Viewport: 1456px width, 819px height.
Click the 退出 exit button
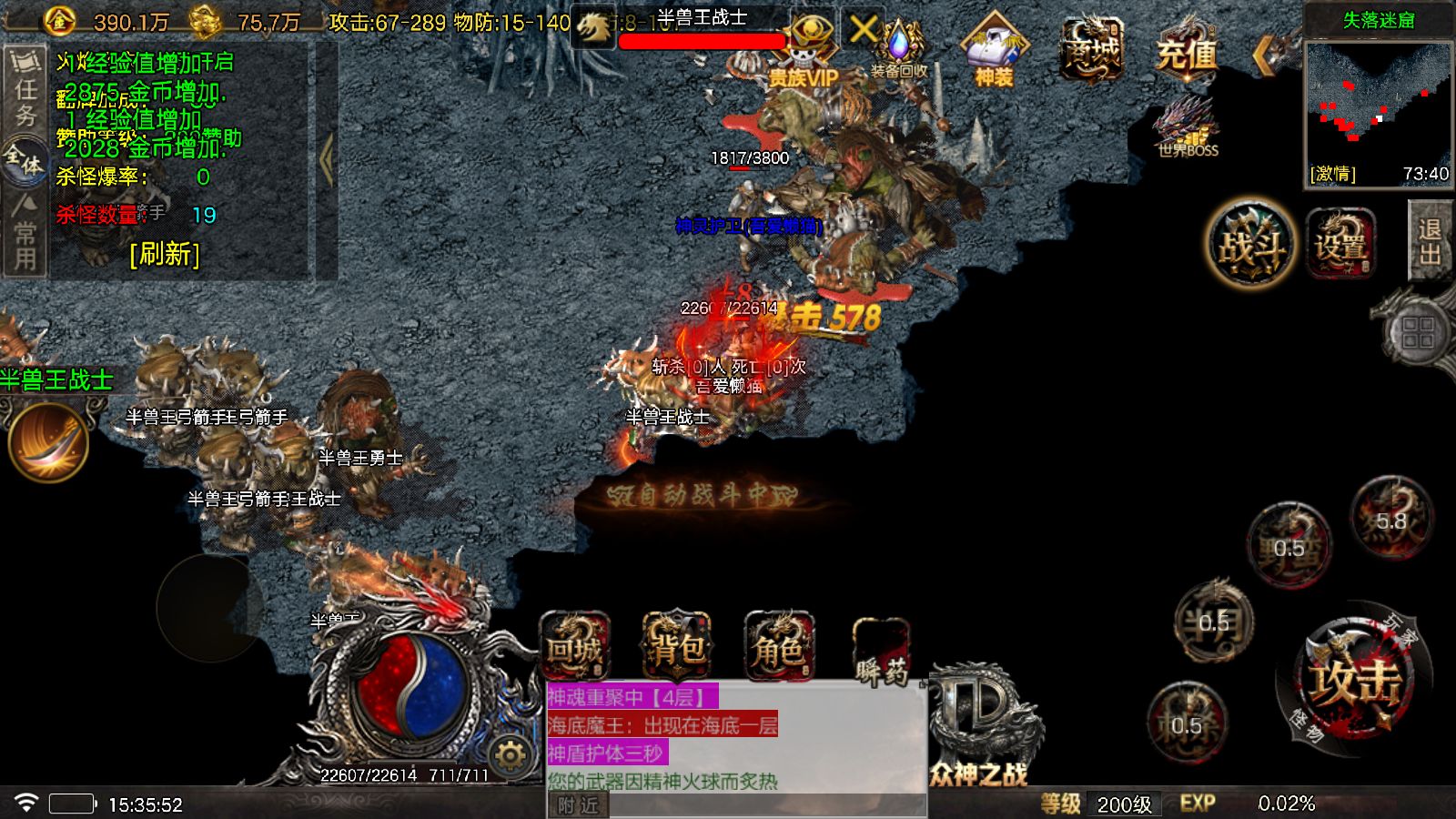(x=1430, y=241)
